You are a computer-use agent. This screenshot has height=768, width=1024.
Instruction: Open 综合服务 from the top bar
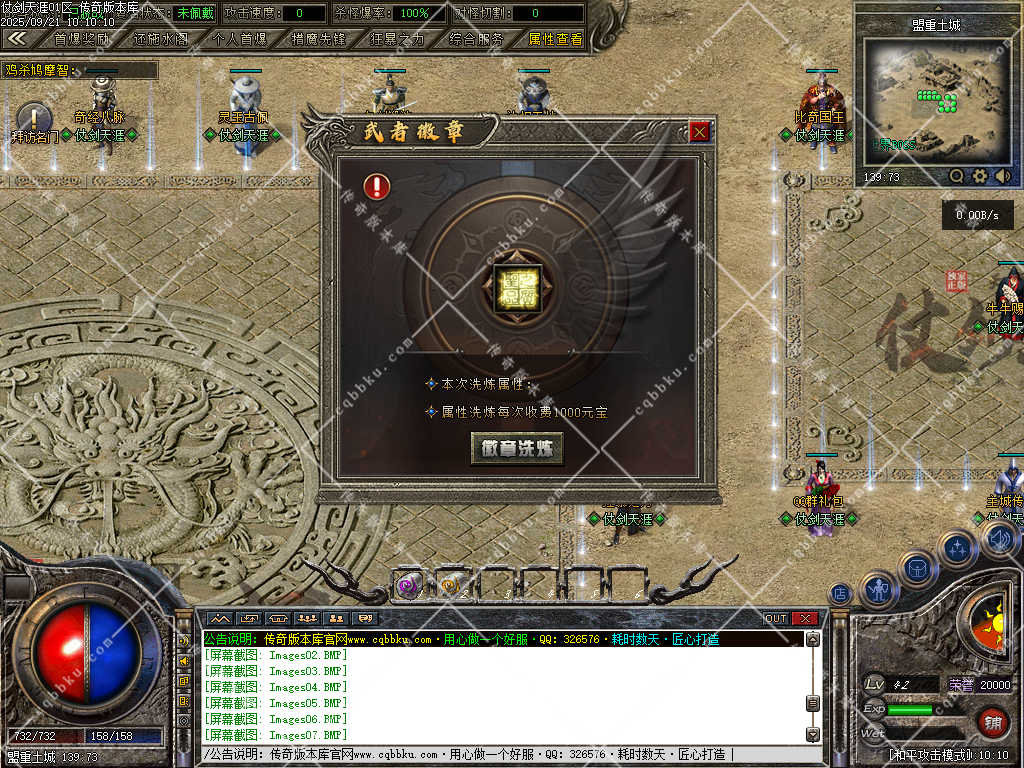point(476,39)
